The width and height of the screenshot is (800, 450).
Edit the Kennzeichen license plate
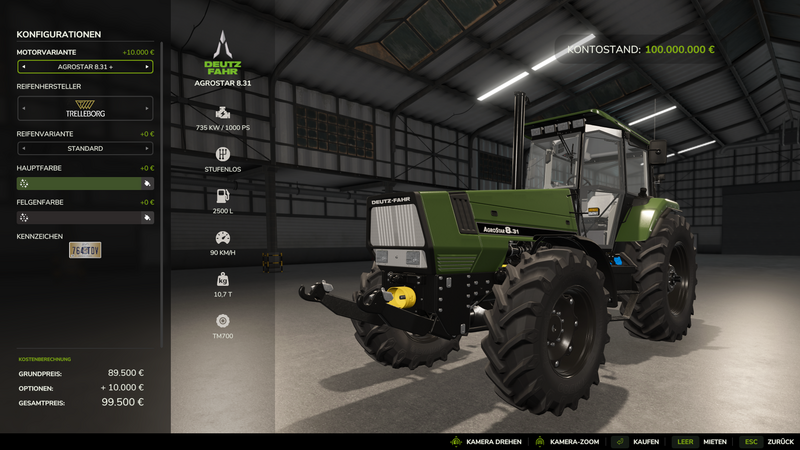tap(85, 250)
